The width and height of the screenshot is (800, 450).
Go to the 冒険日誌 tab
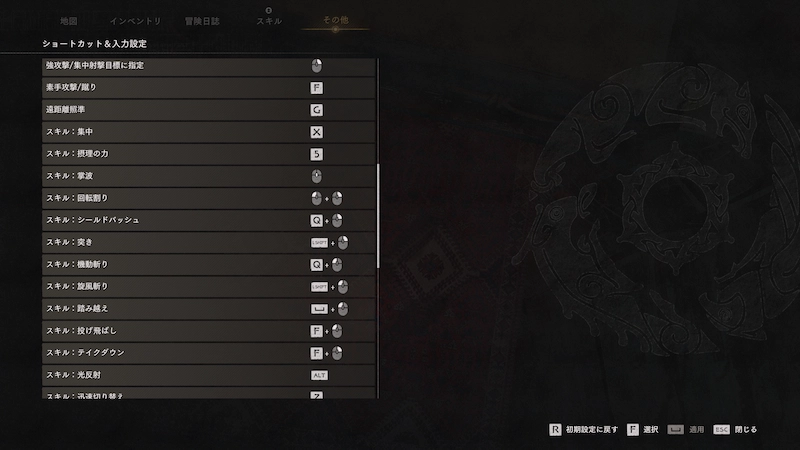click(x=203, y=20)
